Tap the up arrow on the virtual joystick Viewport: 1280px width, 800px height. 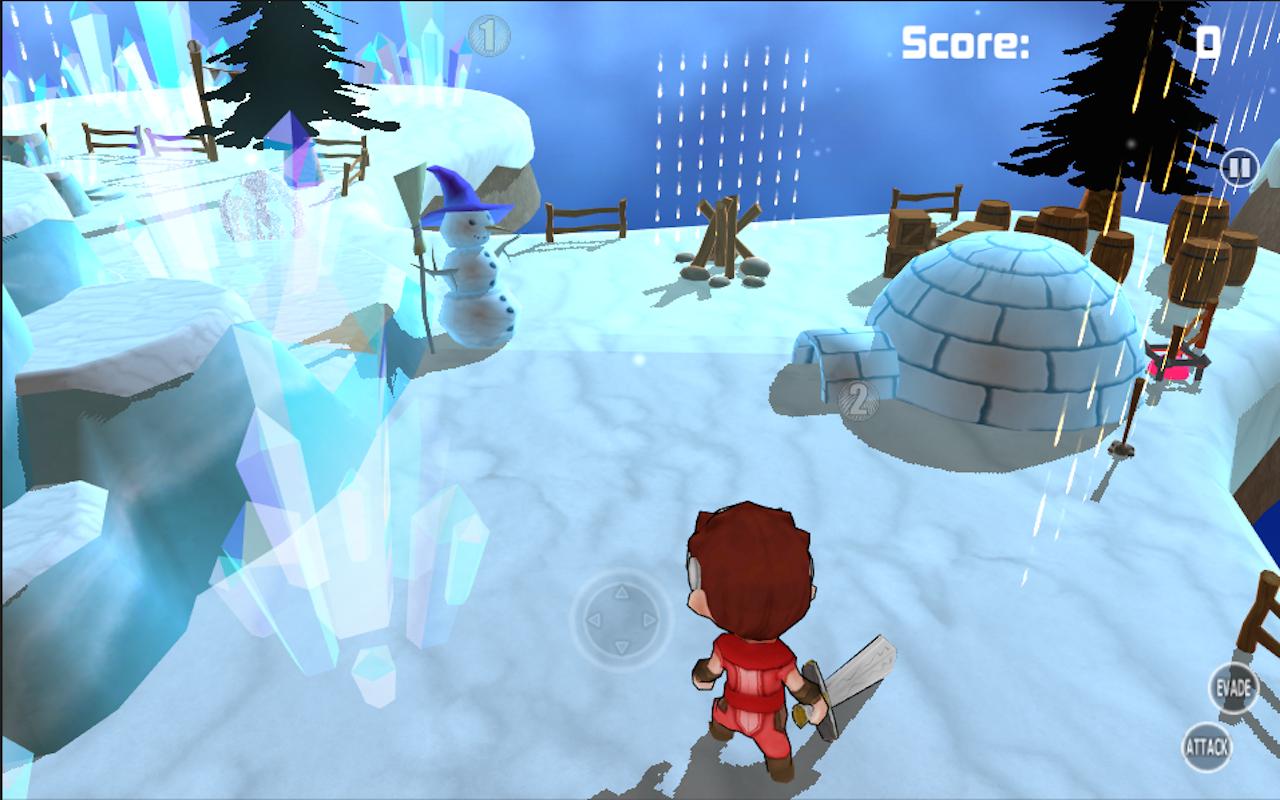[623, 590]
